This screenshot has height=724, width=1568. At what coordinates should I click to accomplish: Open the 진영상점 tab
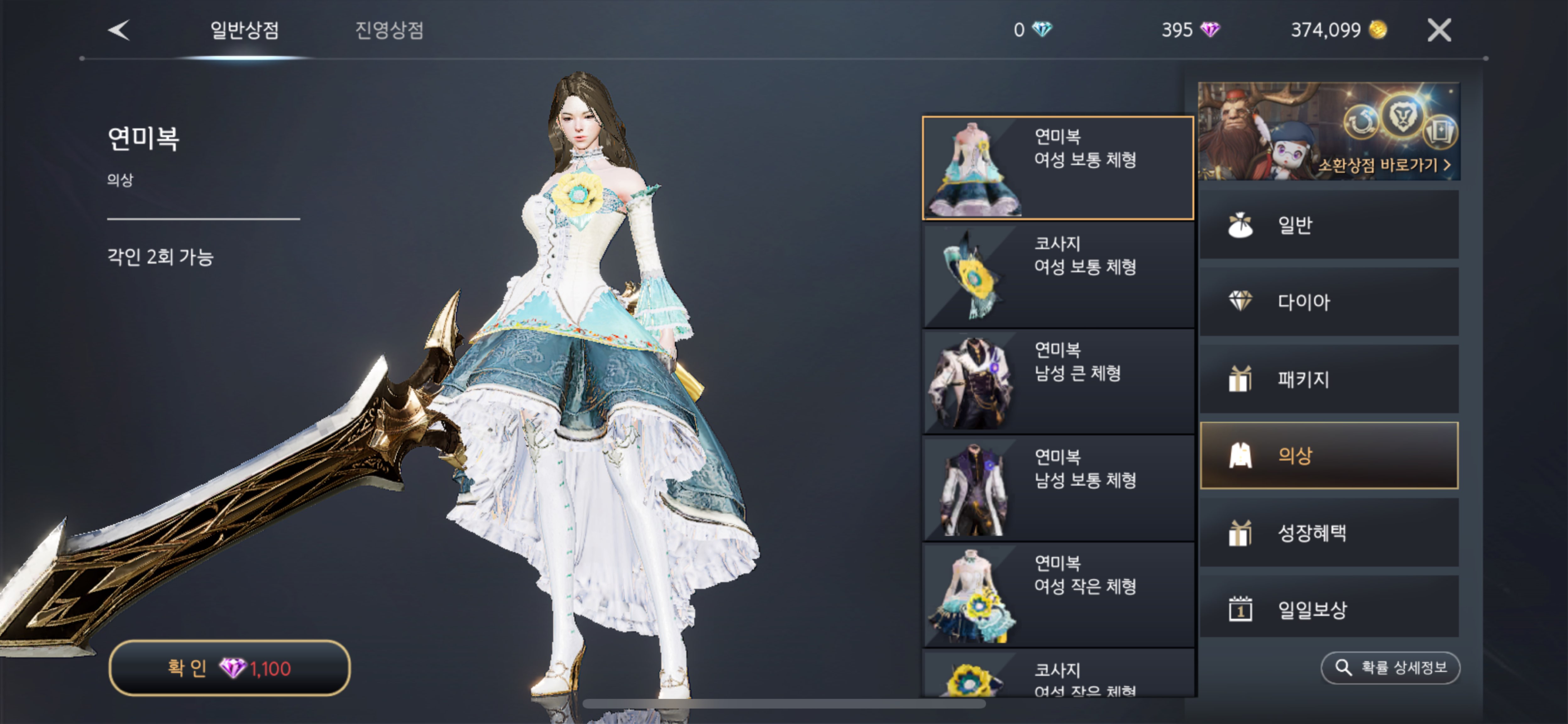coord(389,30)
